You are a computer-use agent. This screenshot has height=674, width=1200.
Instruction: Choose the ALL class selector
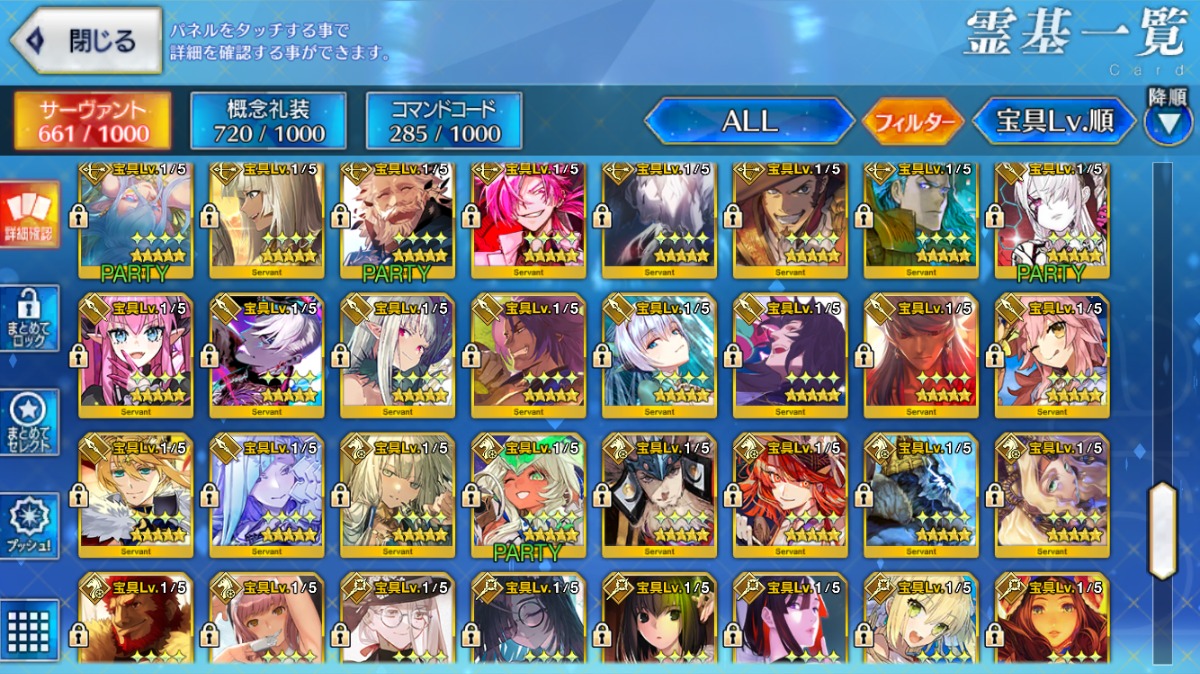[749, 122]
